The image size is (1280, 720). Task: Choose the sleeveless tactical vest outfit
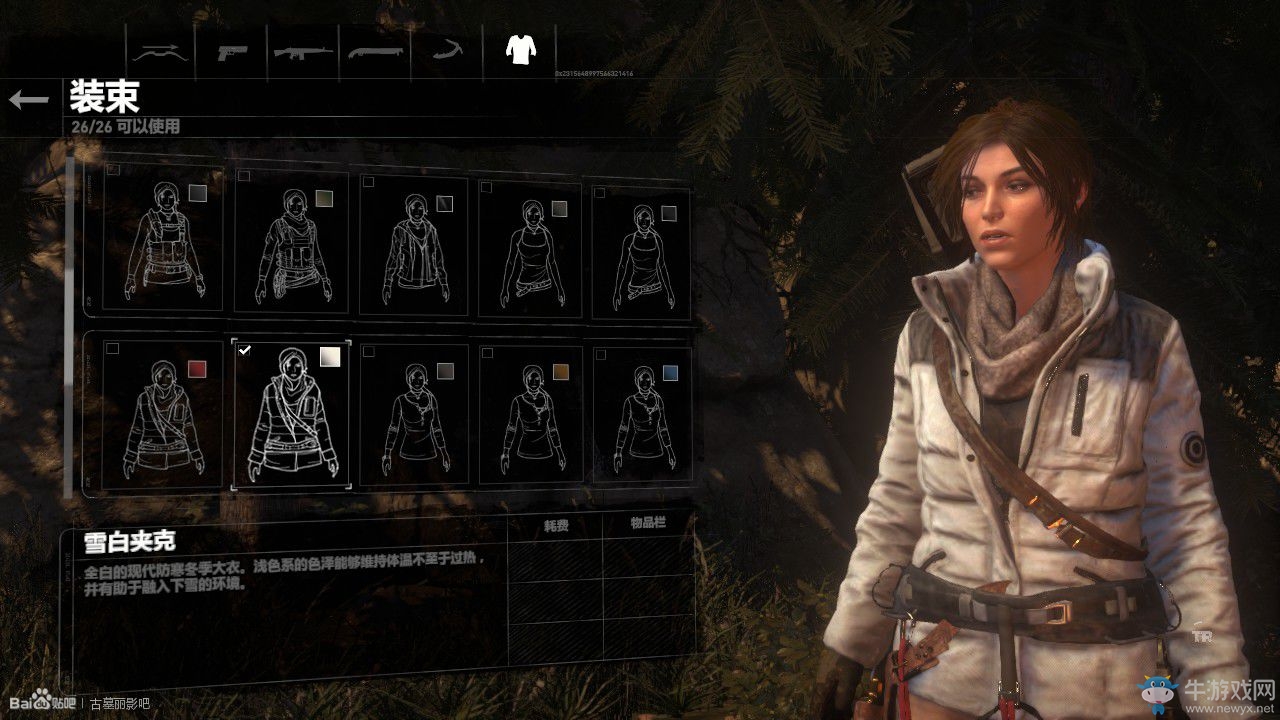pyautogui.click(x=161, y=241)
